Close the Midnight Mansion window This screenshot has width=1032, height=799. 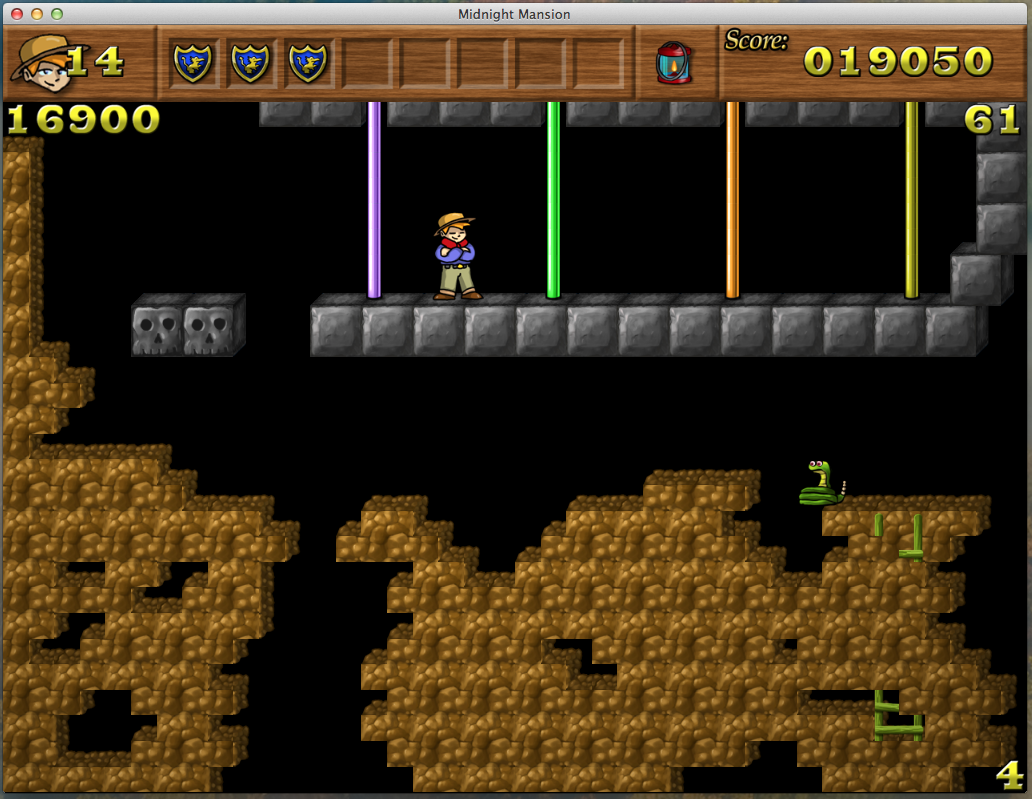[x=17, y=14]
